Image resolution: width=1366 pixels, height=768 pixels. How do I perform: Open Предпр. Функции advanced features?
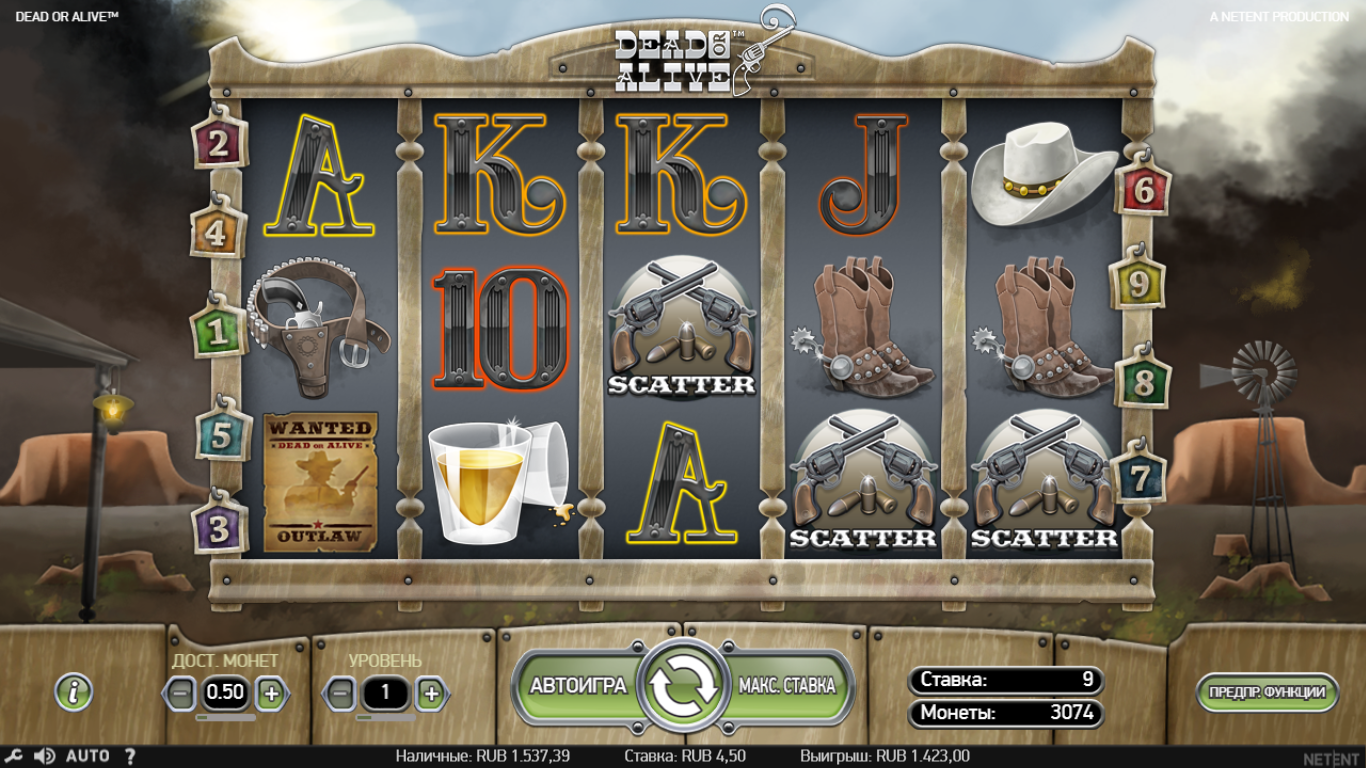[x=1267, y=692]
